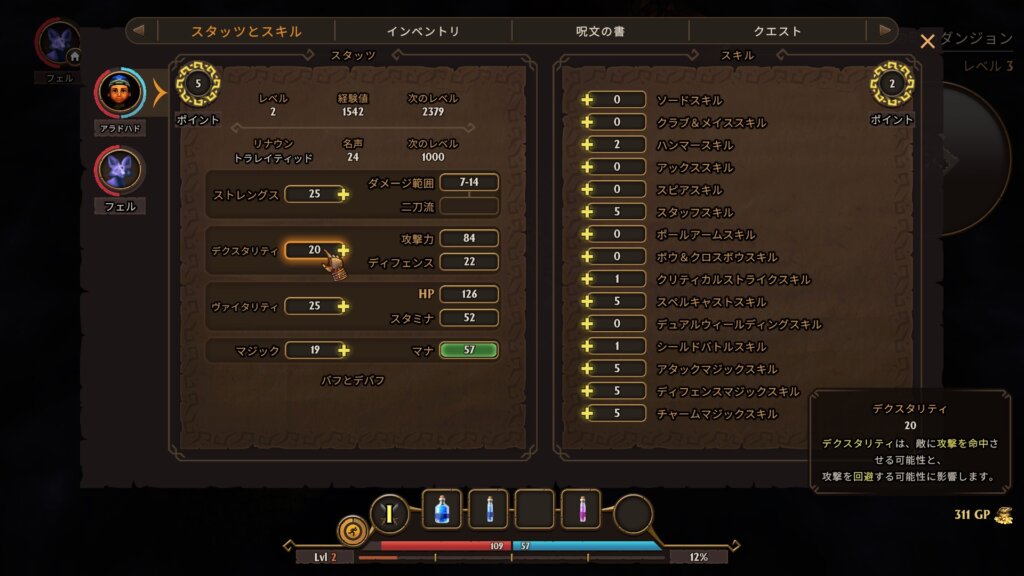Switch to the インベントリ tab
This screenshot has height=576, width=1024.
423,31
